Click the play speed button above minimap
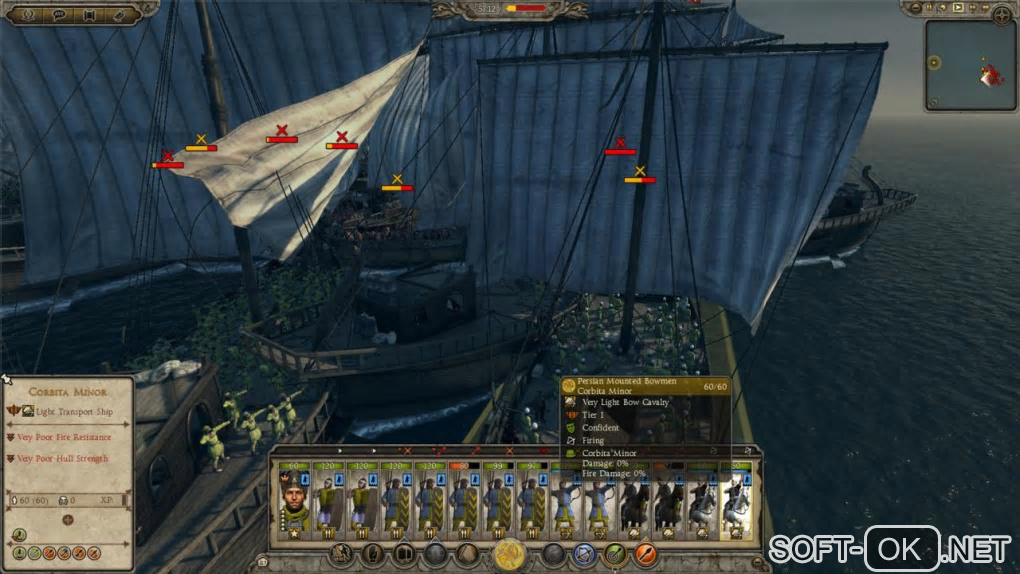1020x574 pixels. (x=957, y=9)
